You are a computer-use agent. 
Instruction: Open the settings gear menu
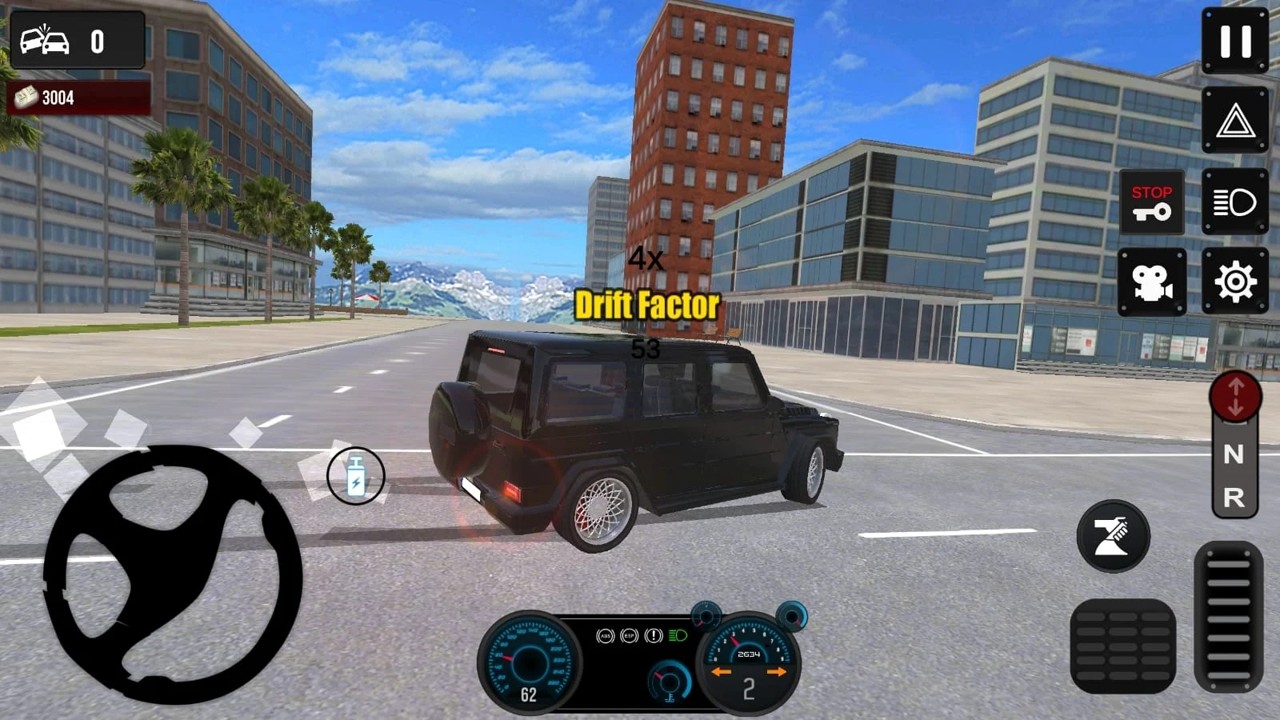1234,281
